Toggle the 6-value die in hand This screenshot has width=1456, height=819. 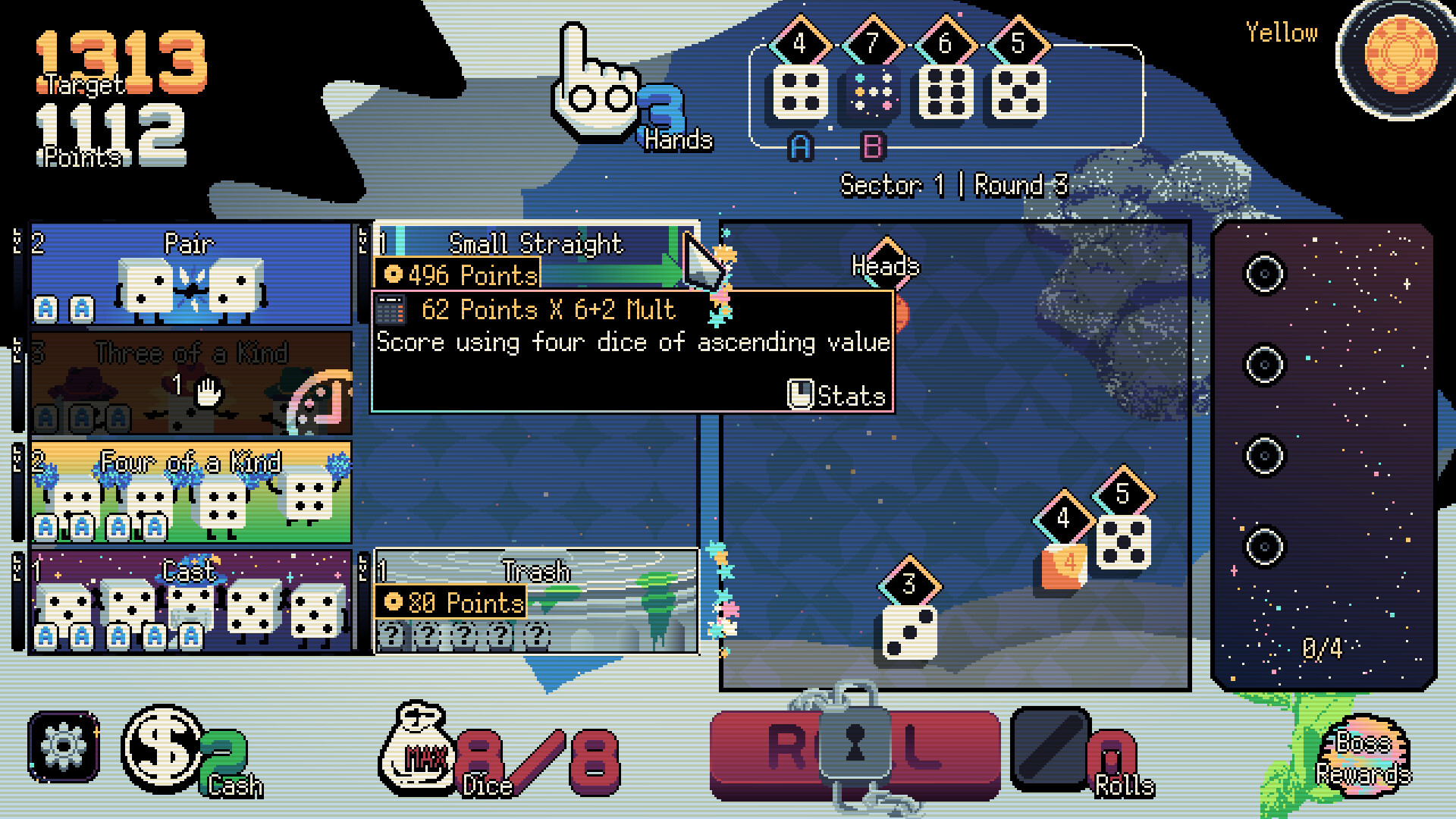[x=946, y=91]
